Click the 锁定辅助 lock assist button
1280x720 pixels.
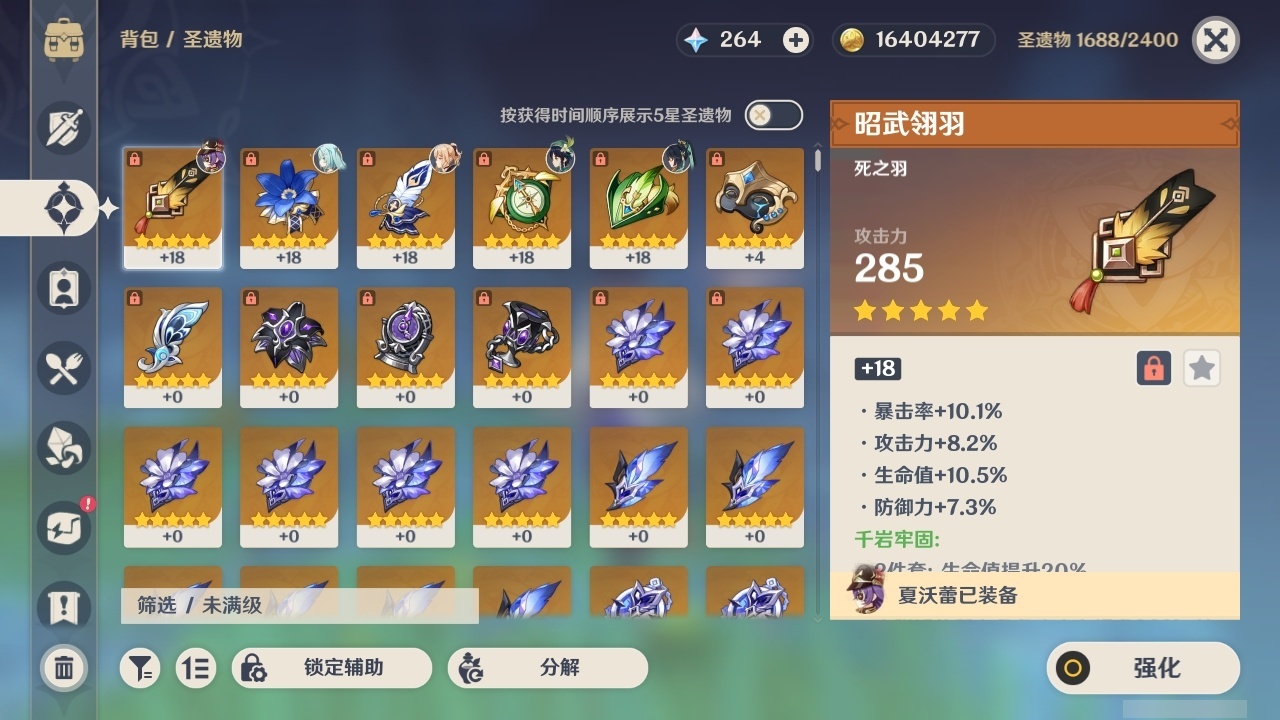(330, 667)
